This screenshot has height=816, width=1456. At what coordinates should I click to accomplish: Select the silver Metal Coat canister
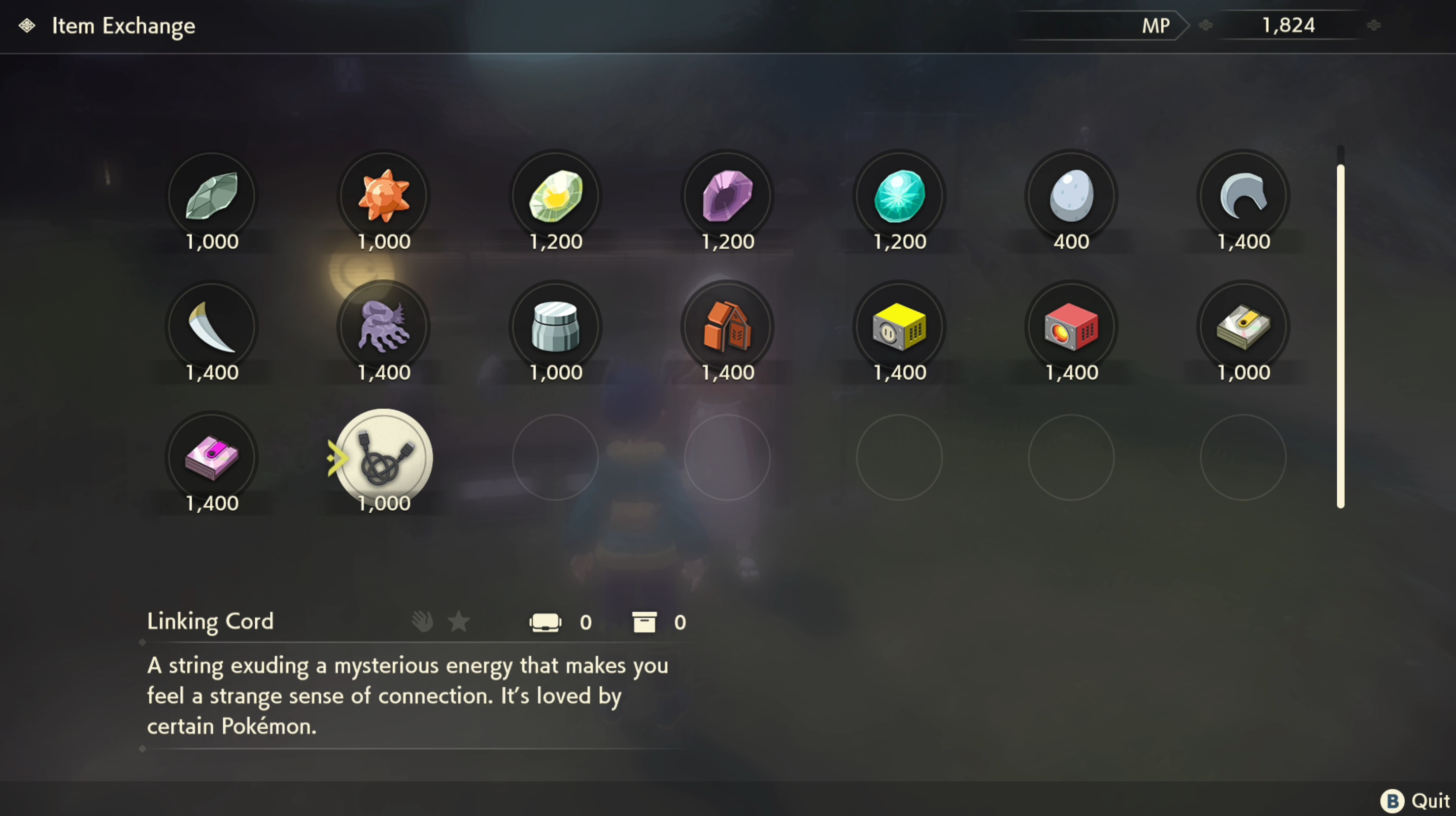(x=556, y=327)
